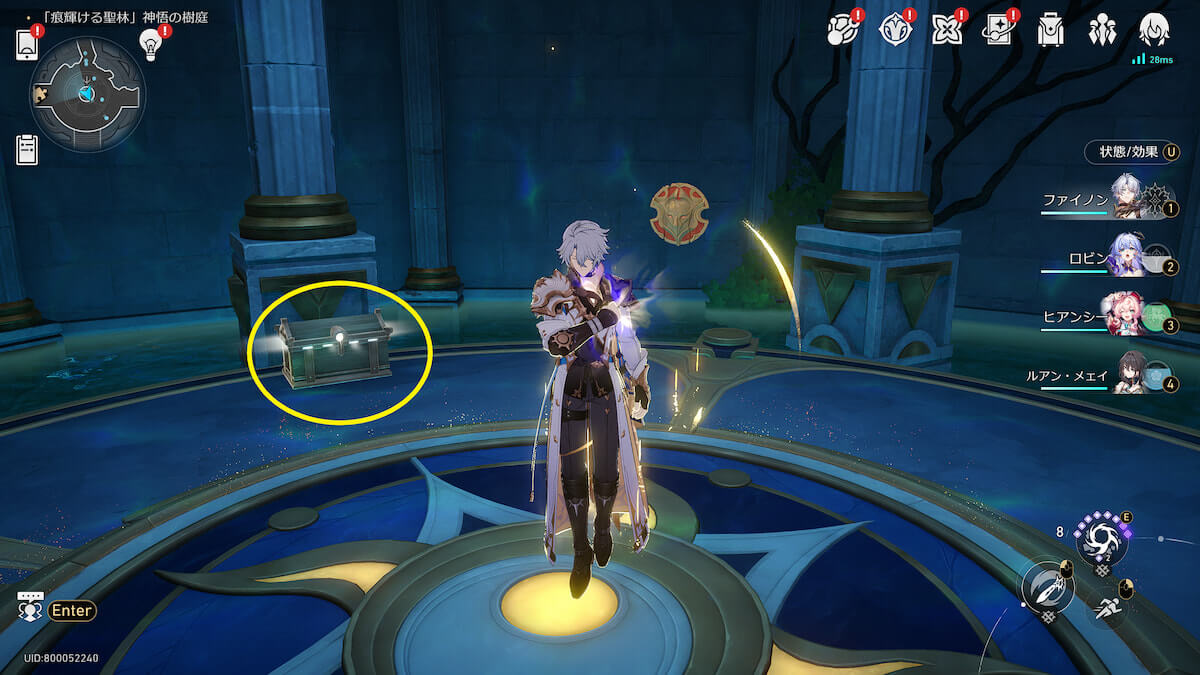Open the 状態/効果 status effects button

pyautogui.click(x=1131, y=152)
